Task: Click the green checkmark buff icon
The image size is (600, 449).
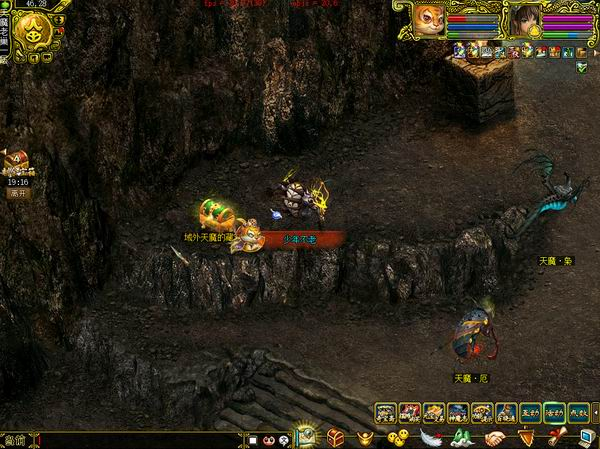Action: click(x=582, y=65)
